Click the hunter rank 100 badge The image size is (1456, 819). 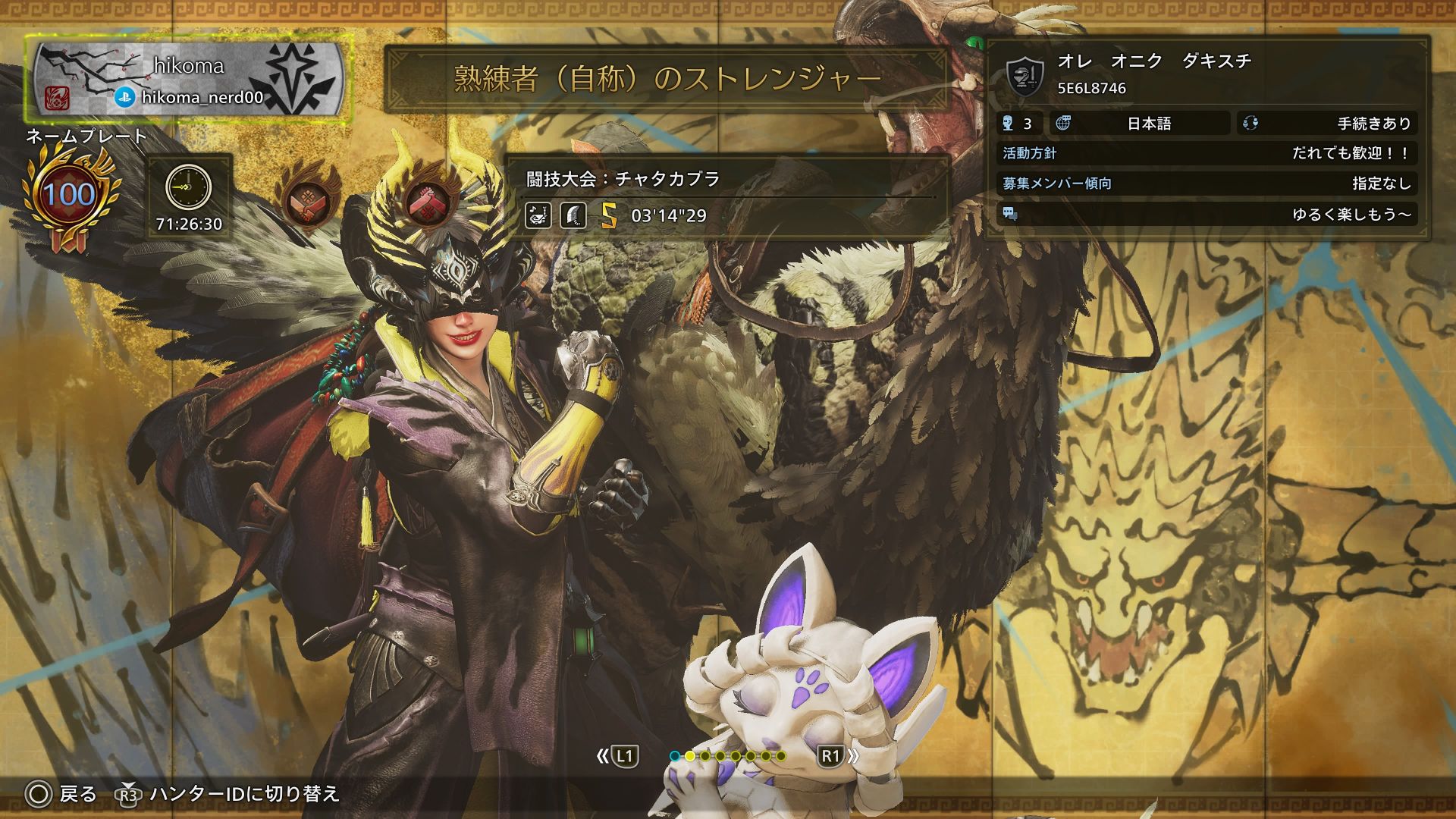tap(69, 196)
